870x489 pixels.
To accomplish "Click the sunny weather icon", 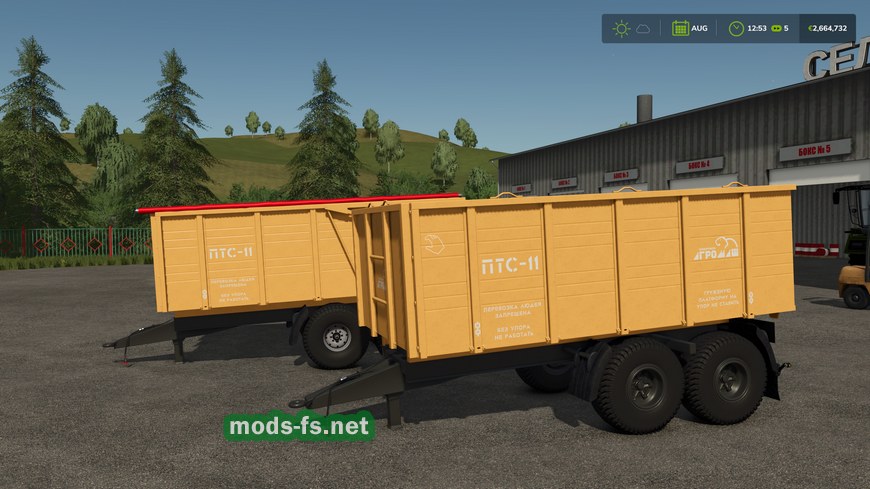I will (621, 28).
